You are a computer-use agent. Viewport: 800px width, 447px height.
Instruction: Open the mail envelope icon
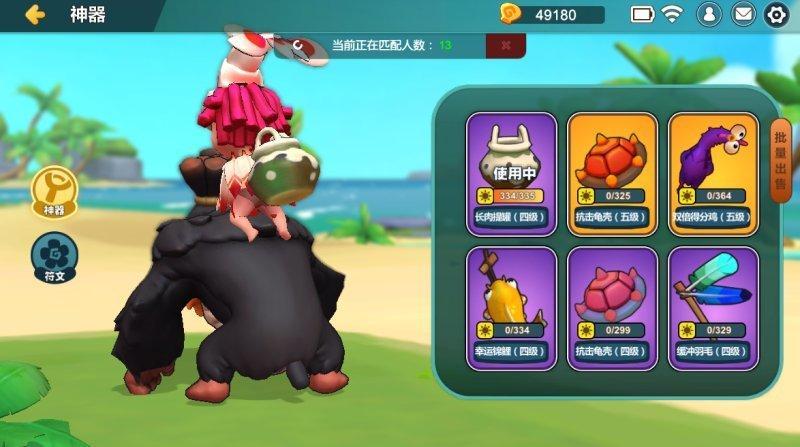[x=742, y=14]
